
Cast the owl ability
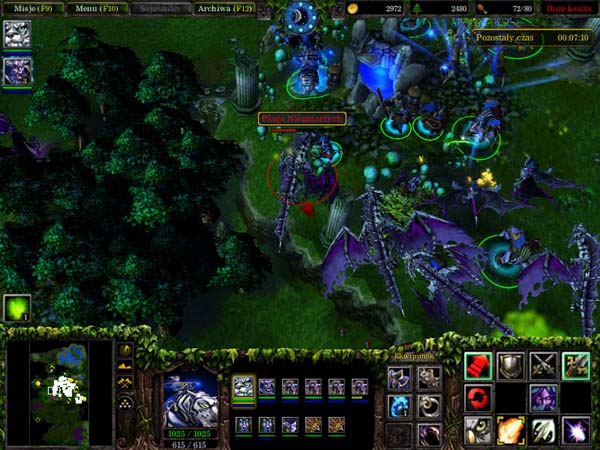(x=478, y=431)
